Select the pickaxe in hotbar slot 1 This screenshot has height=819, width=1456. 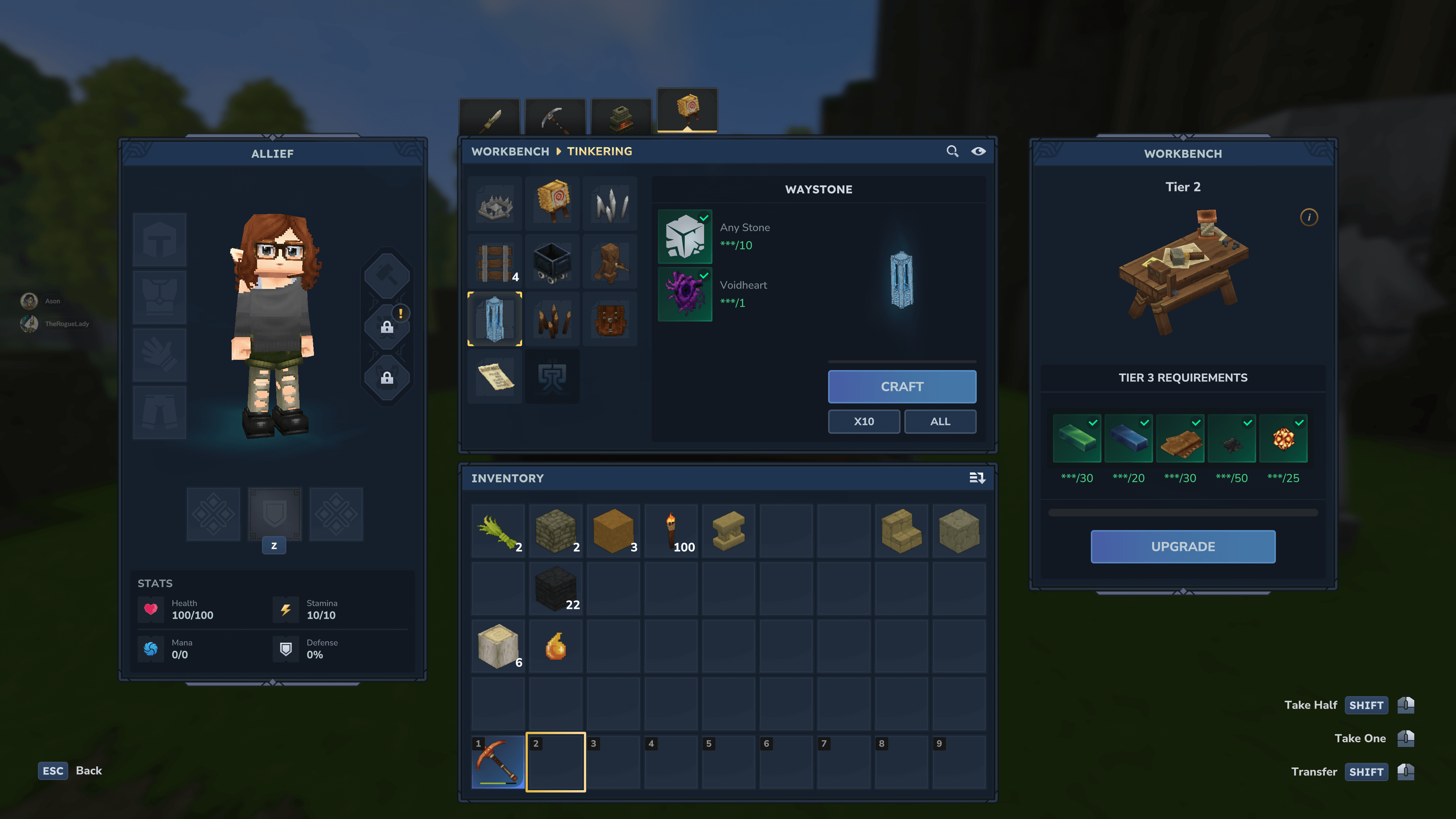coord(497,762)
